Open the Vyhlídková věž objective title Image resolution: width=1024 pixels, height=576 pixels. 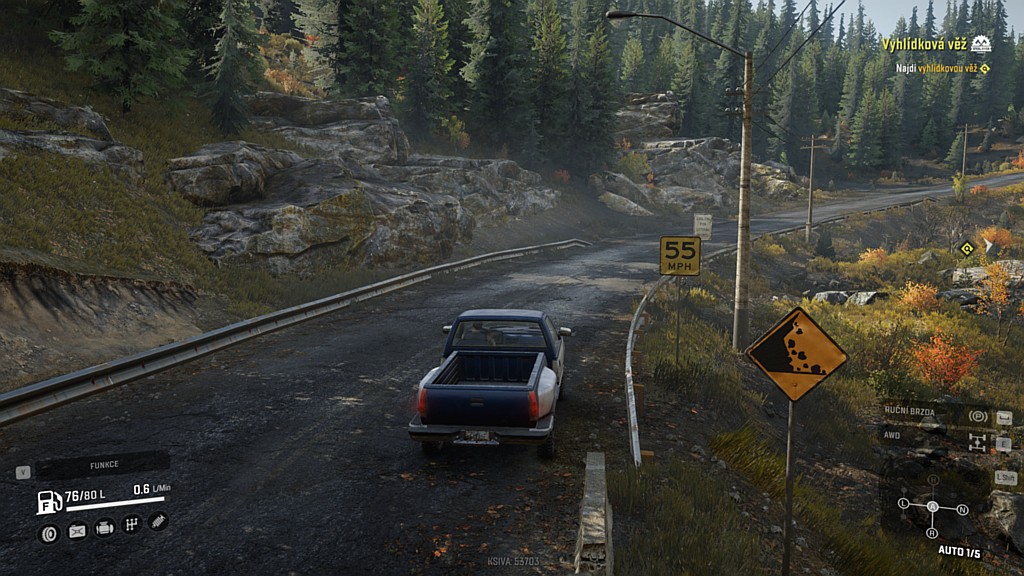(926, 44)
